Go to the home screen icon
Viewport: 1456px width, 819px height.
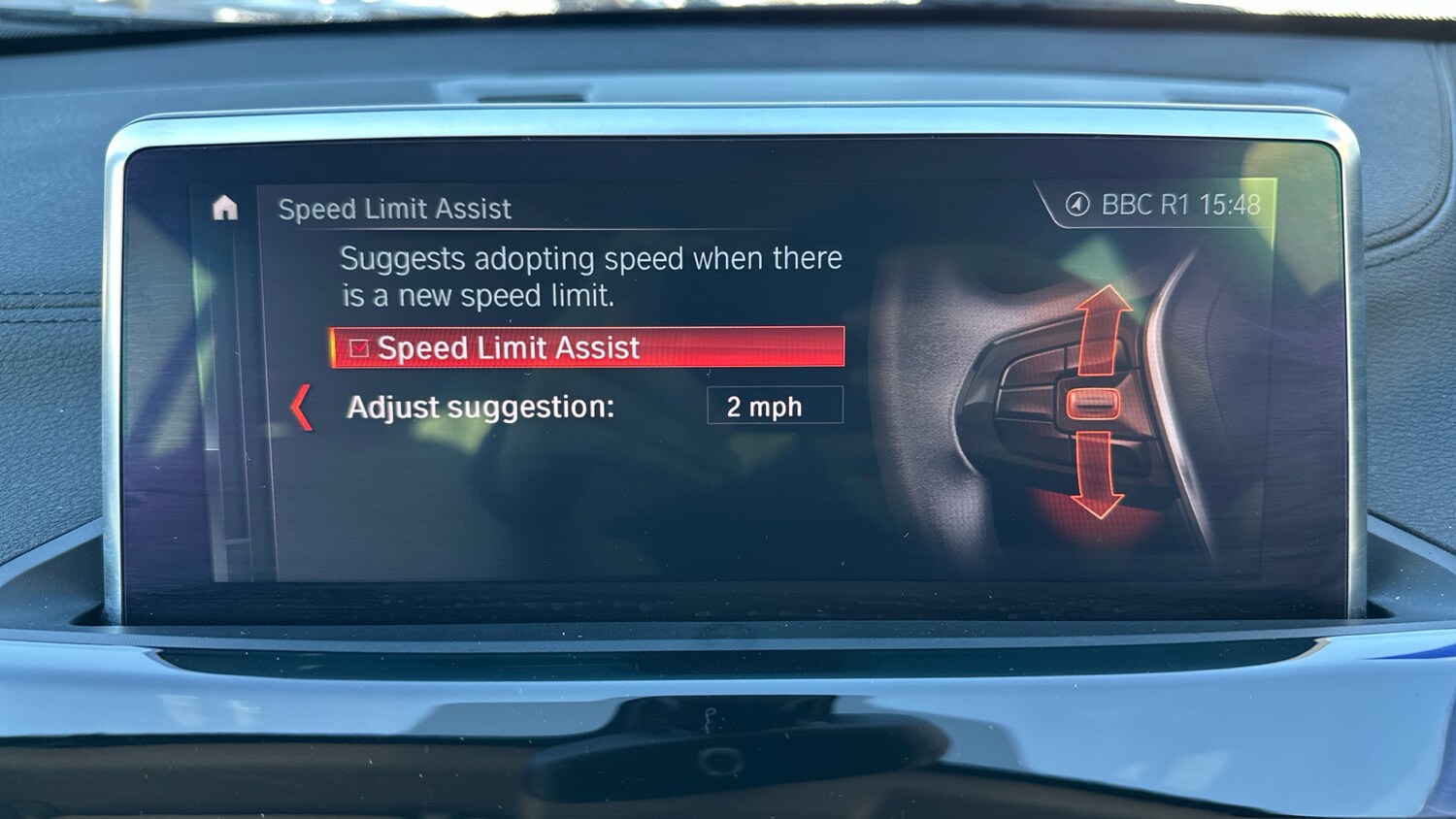225,208
